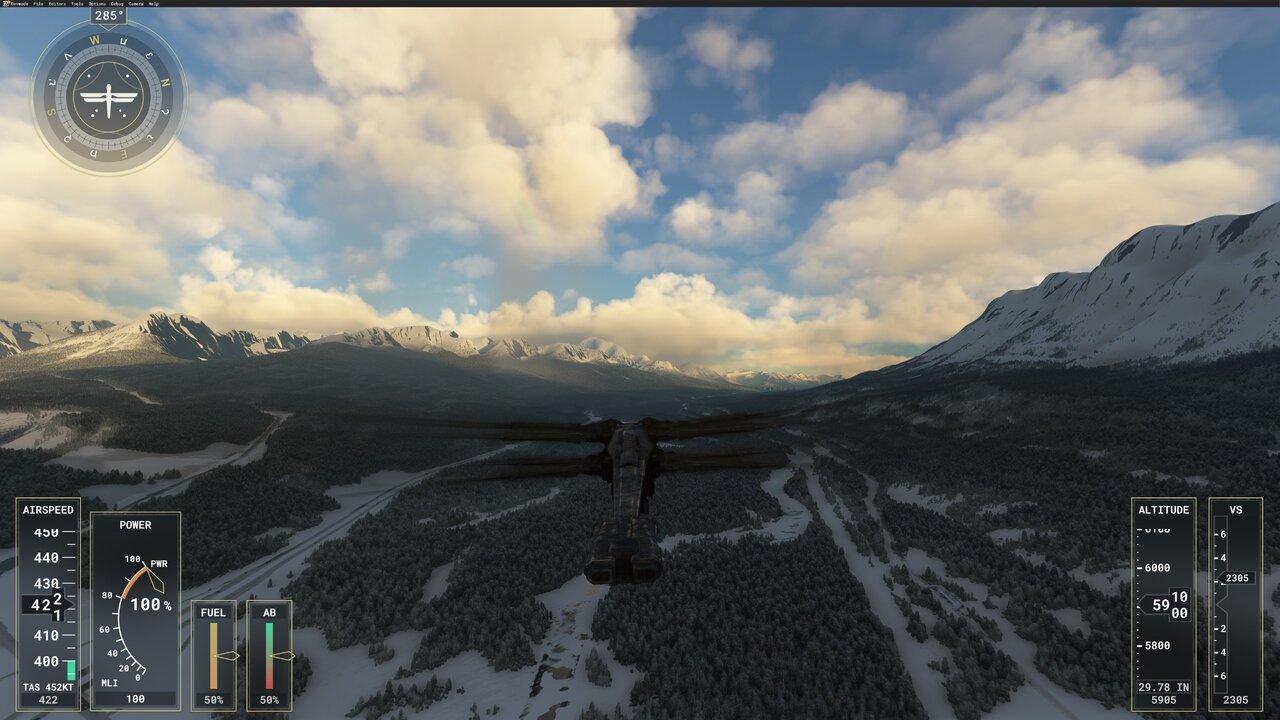Click the Devmode icon in the menu bar
This screenshot has width=1280, height=720.
coord(6,4)
